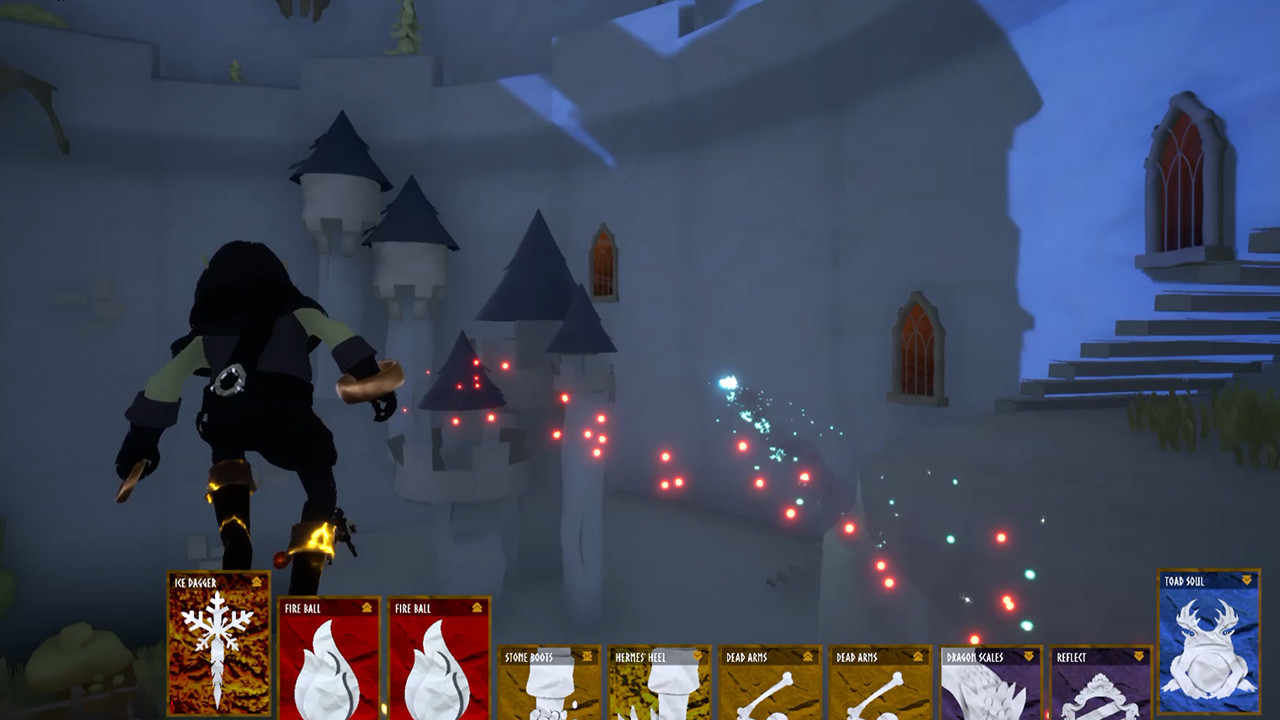Image resolution: width=1280 pixels, height=720 pixels.
Task: Select the Reflect mirror frame icon
Action: (x=1100, y=700)
